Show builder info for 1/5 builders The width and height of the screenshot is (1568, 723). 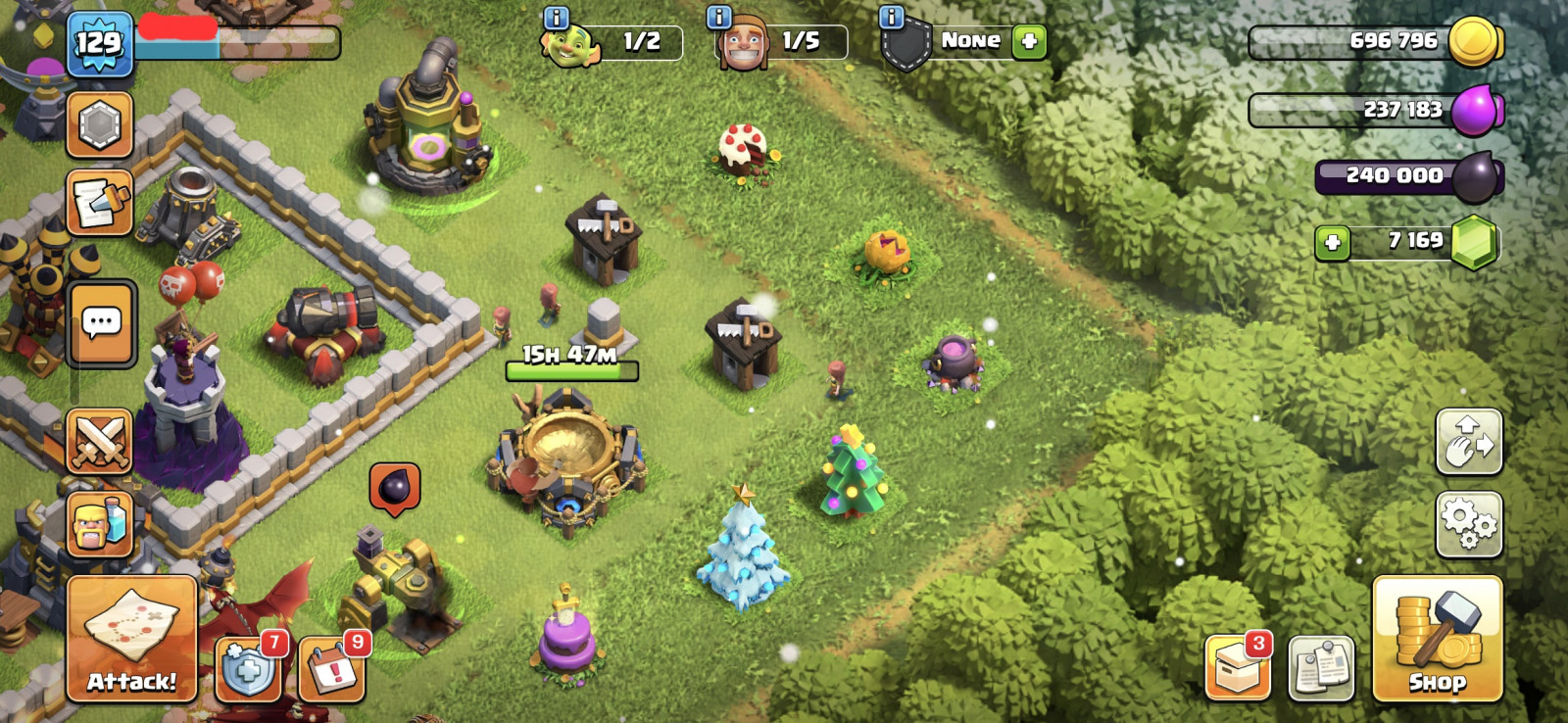719,17
